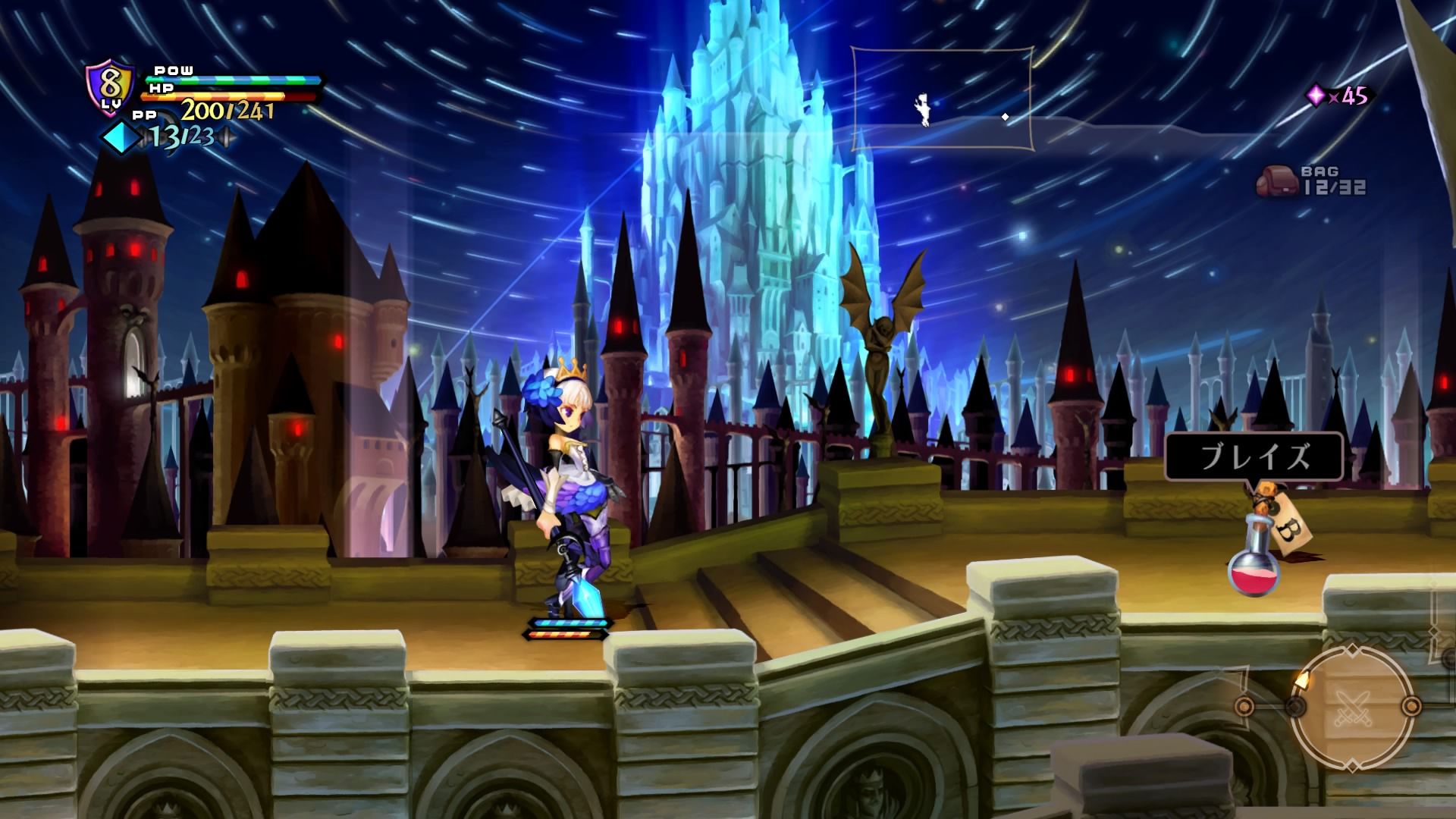Click the minimap frame
This screenshot has height=819, width=1456.
click(x=941, y=99)
